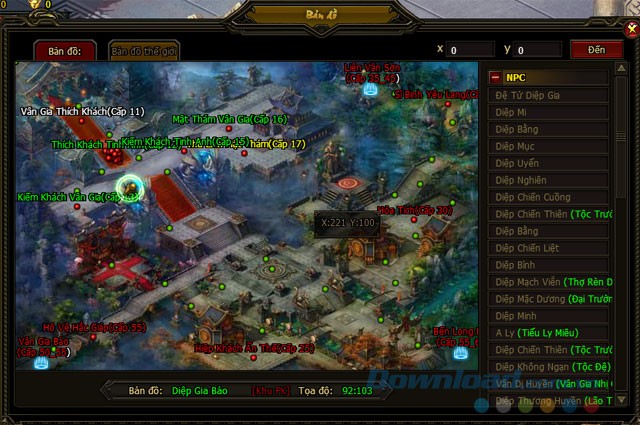This screenshot has height=425, width=640.
Task: Choose Diệp Mặc Dương from the list
Action: pyautogui.click(x=549, y=299)
